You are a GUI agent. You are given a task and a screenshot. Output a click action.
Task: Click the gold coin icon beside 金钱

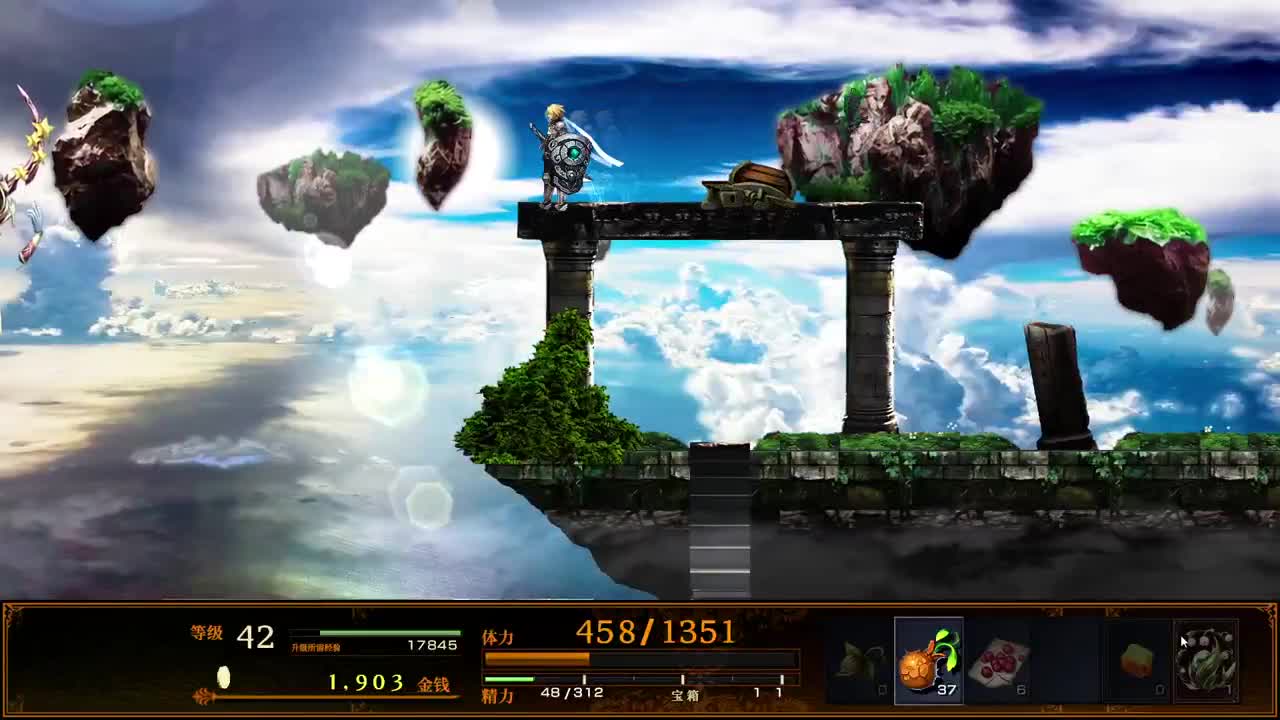[224, 676]
